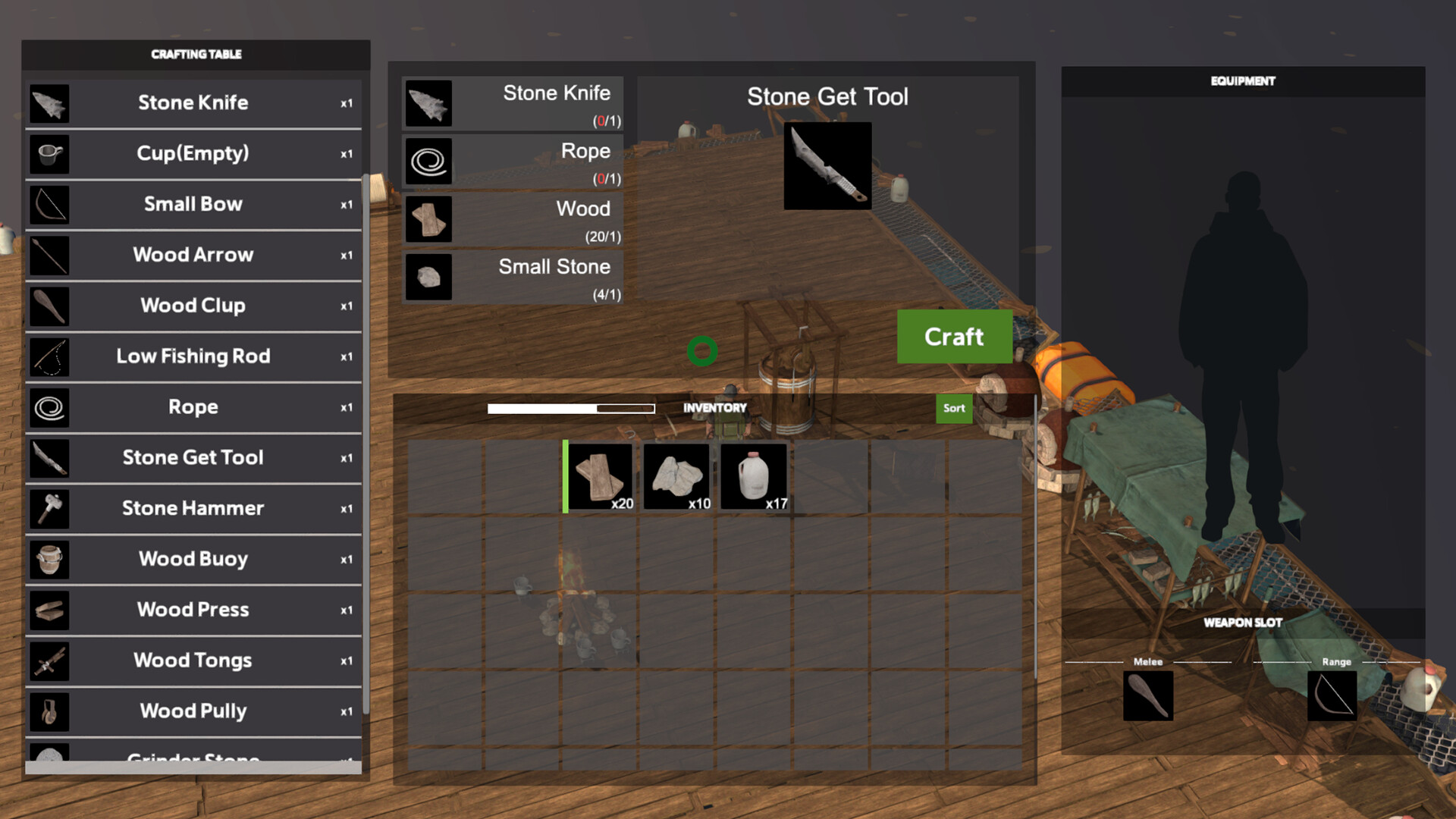This screenshot has height=819, width=1456.
Task: Select the Low Fishing Rod icon
Action: pyautogui.click(x=49, y=357)
